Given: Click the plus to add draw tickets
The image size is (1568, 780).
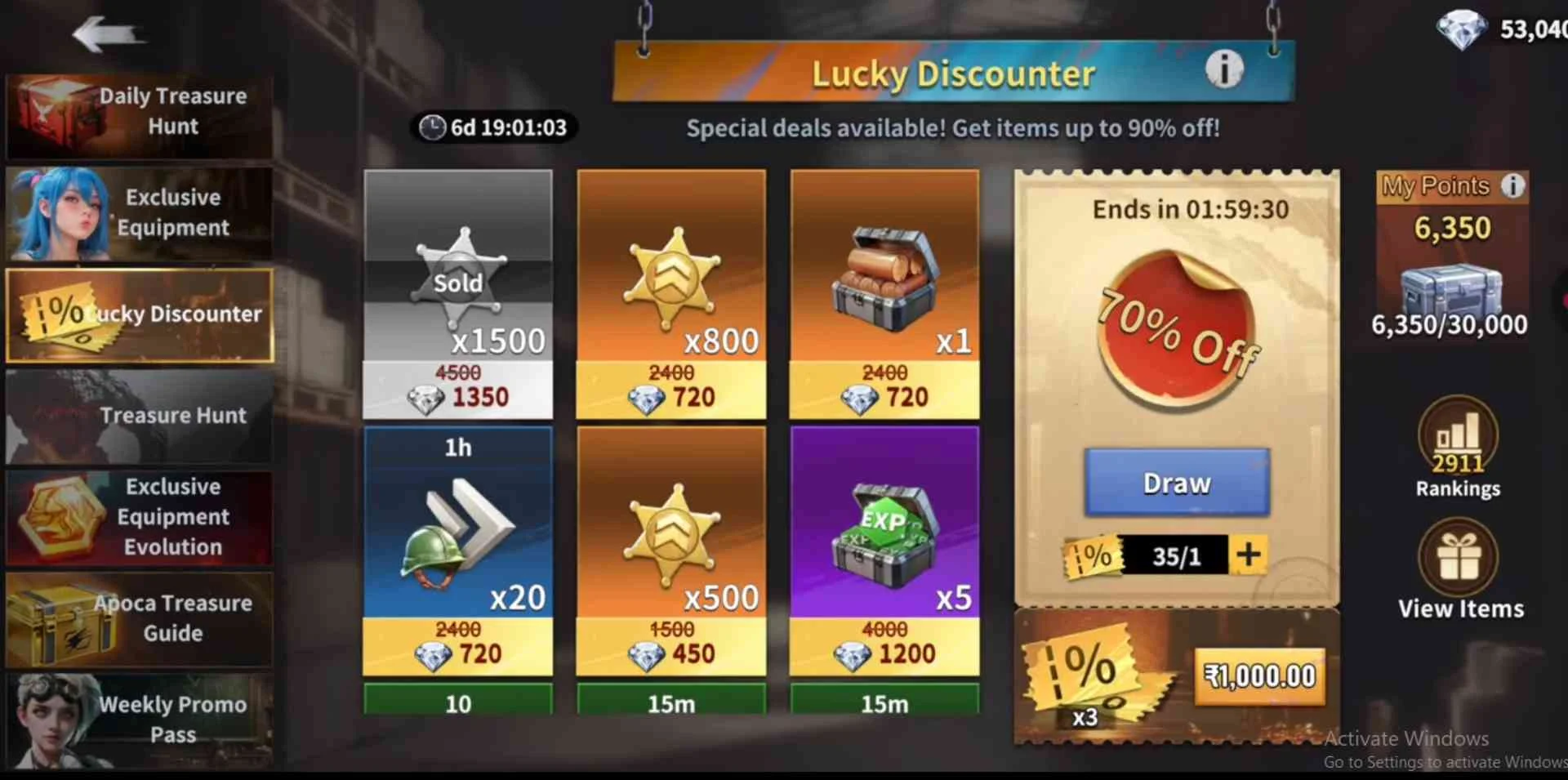Looking at the screenshot, I should (x=1248, y=555).
